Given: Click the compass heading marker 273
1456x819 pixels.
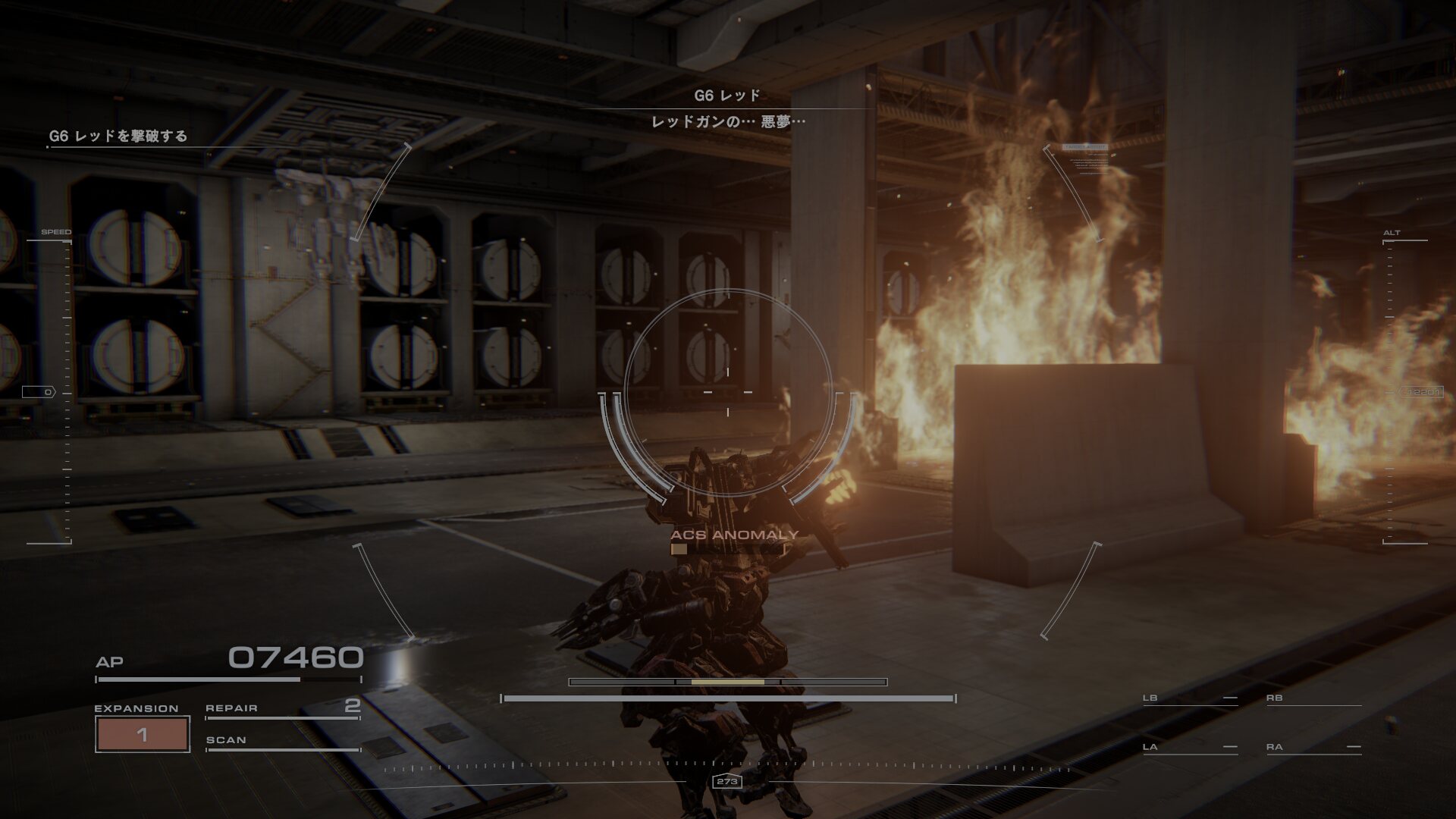Looking at the screenshot, I should (727, 781).
